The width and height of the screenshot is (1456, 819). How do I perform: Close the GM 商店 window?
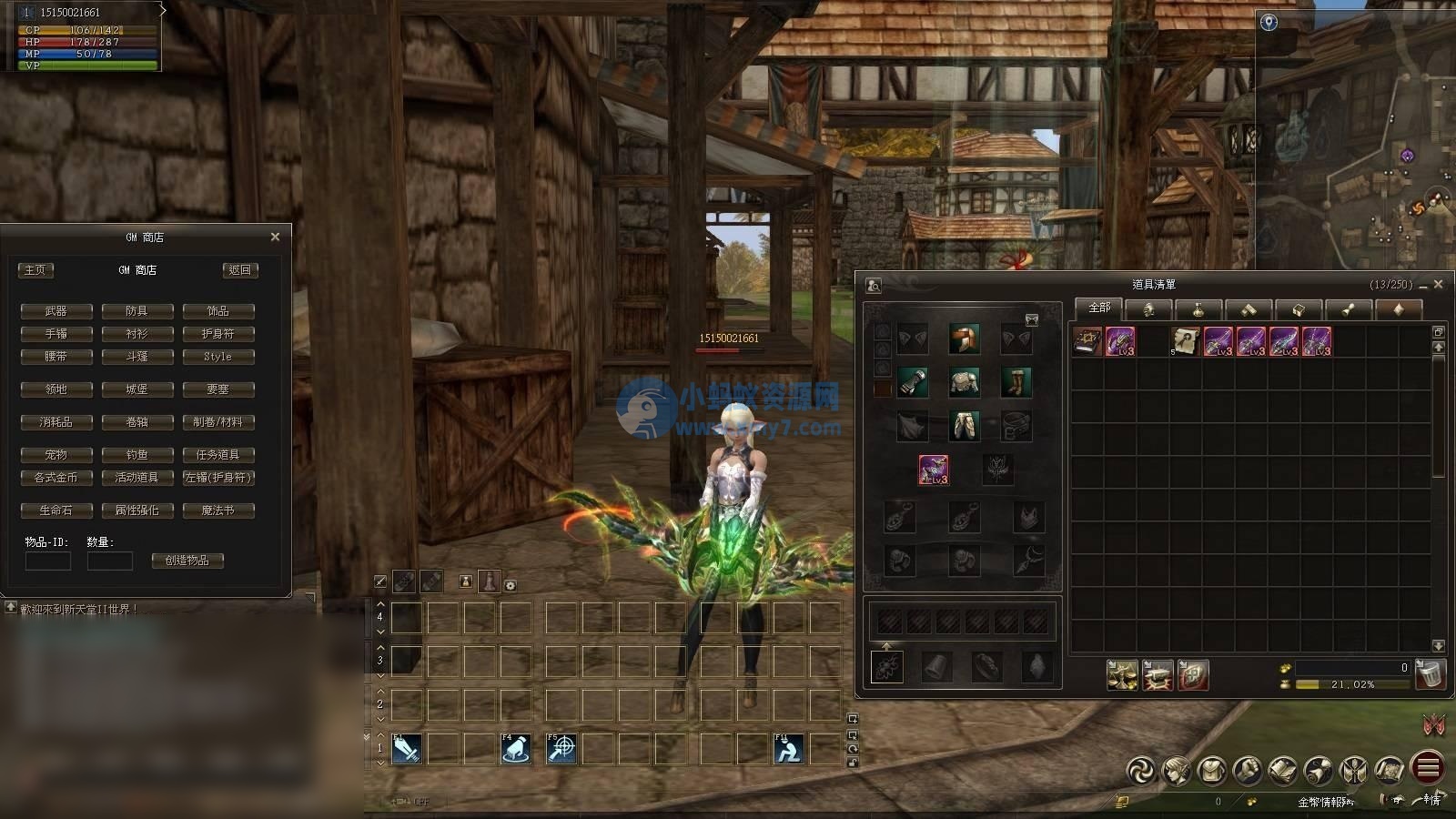(275, 237)
